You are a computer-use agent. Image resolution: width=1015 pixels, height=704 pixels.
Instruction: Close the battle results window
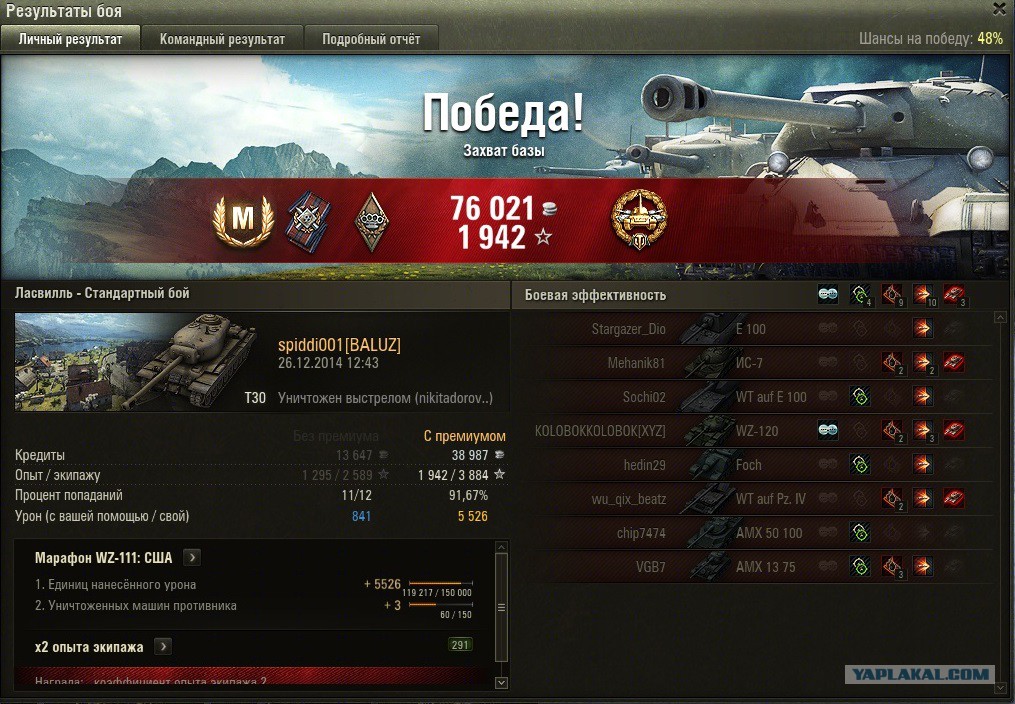(999, 9)
